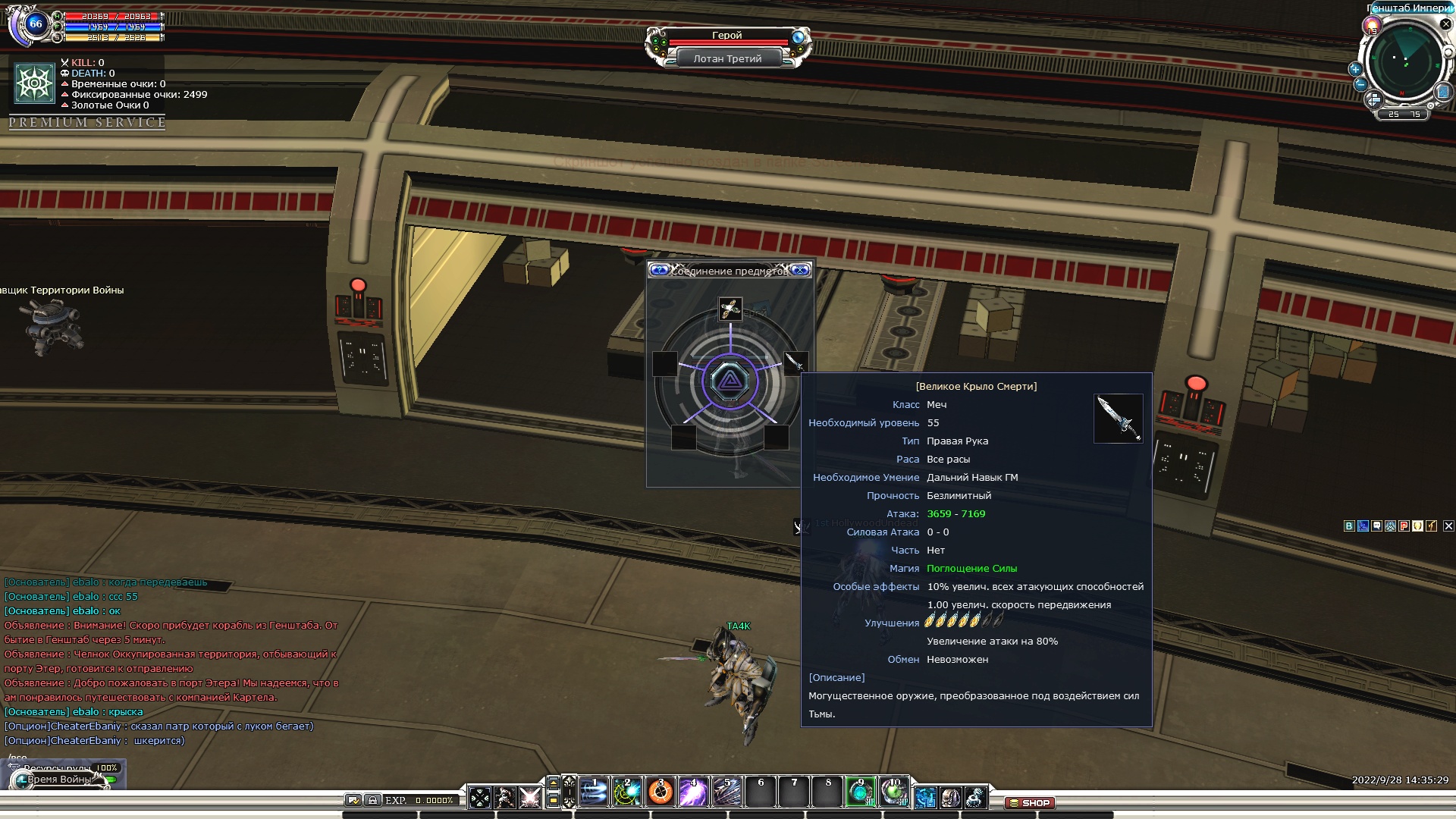Click the Premium Service banner
Viewport: 1456px width, 819px height.
point(87,122)
